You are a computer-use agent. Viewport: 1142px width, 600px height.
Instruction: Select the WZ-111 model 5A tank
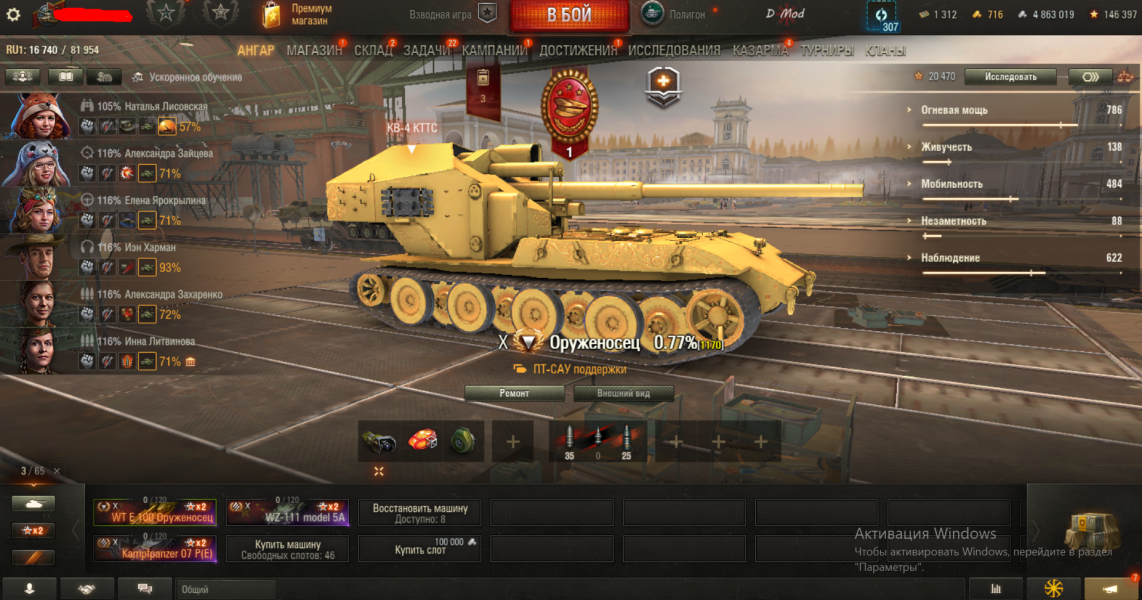[x=287, y=513]
